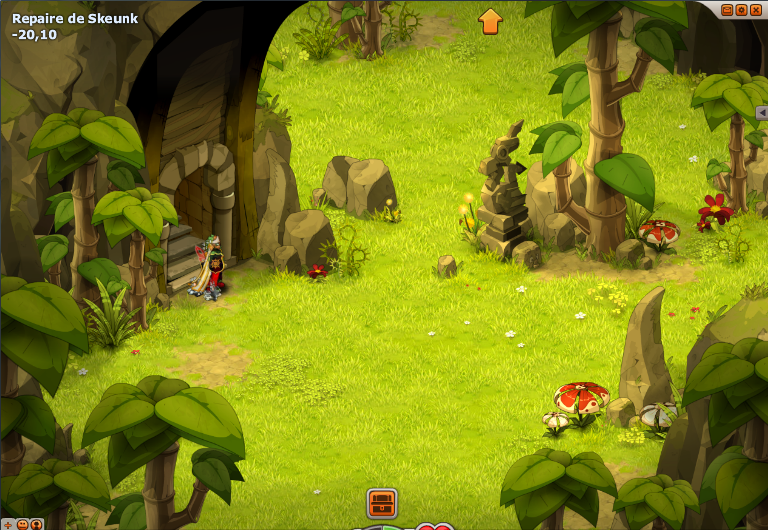The height and width of the screenshot is (530, 768).
Task: Close the game with the X button
Action: [x=756, y=10]
